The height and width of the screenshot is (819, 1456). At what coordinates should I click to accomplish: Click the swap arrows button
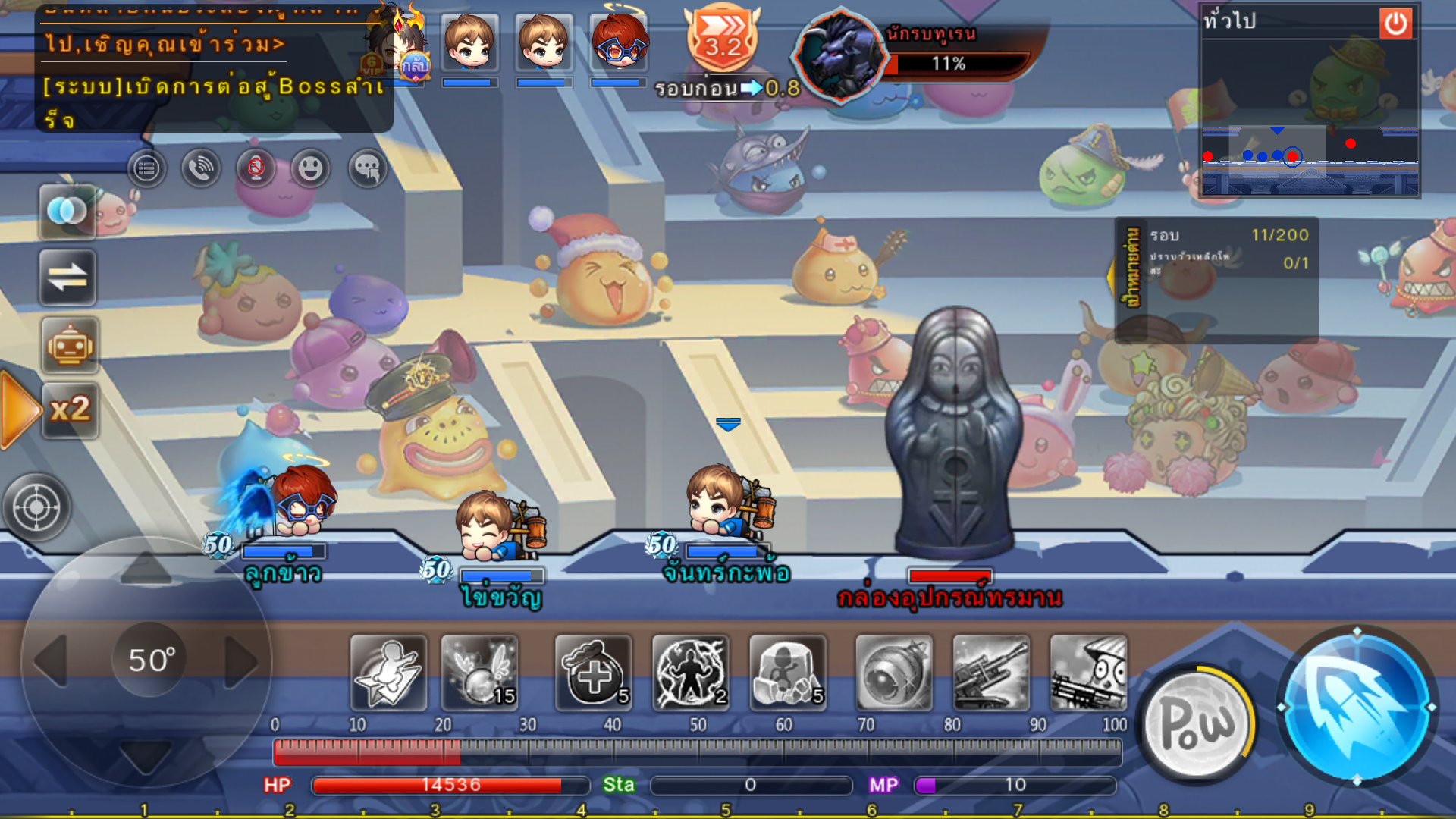68,278
